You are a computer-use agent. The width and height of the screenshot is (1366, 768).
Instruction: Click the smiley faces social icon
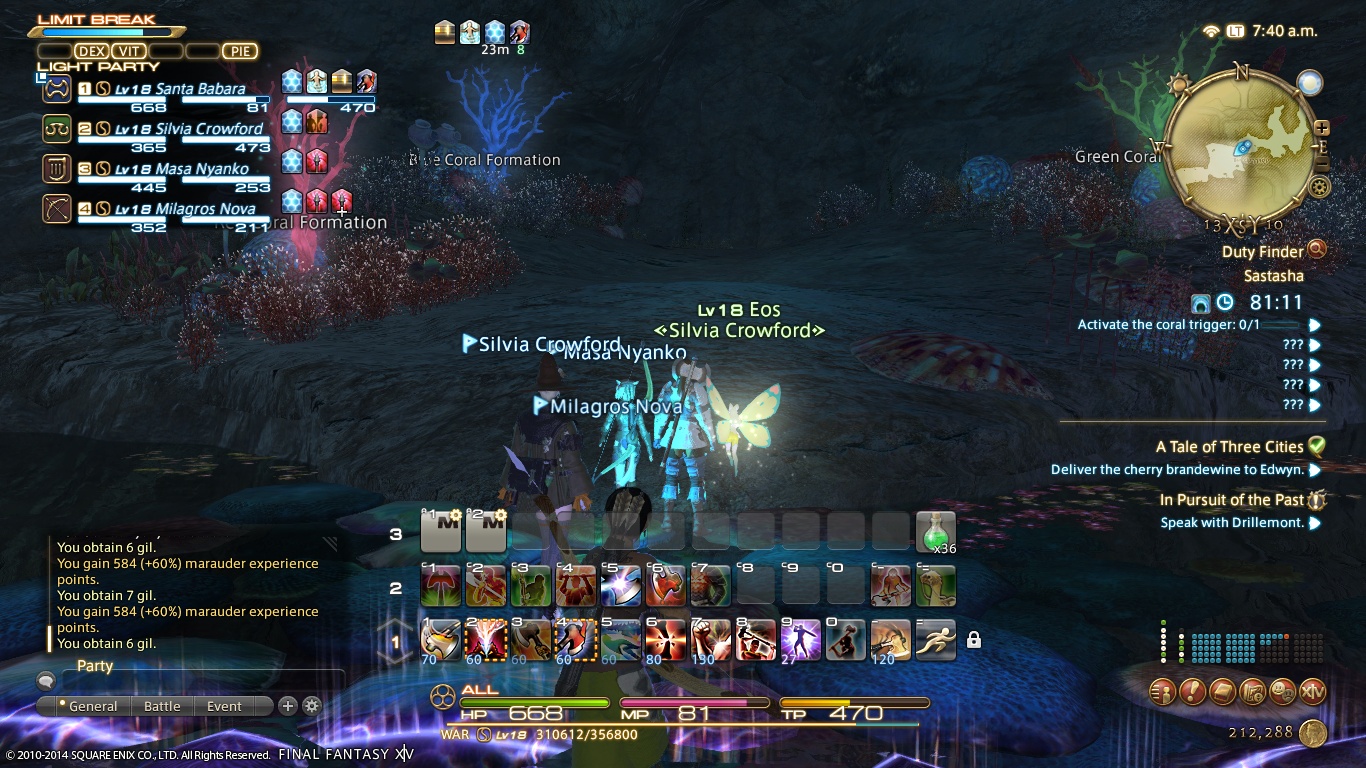[1285, 691]
